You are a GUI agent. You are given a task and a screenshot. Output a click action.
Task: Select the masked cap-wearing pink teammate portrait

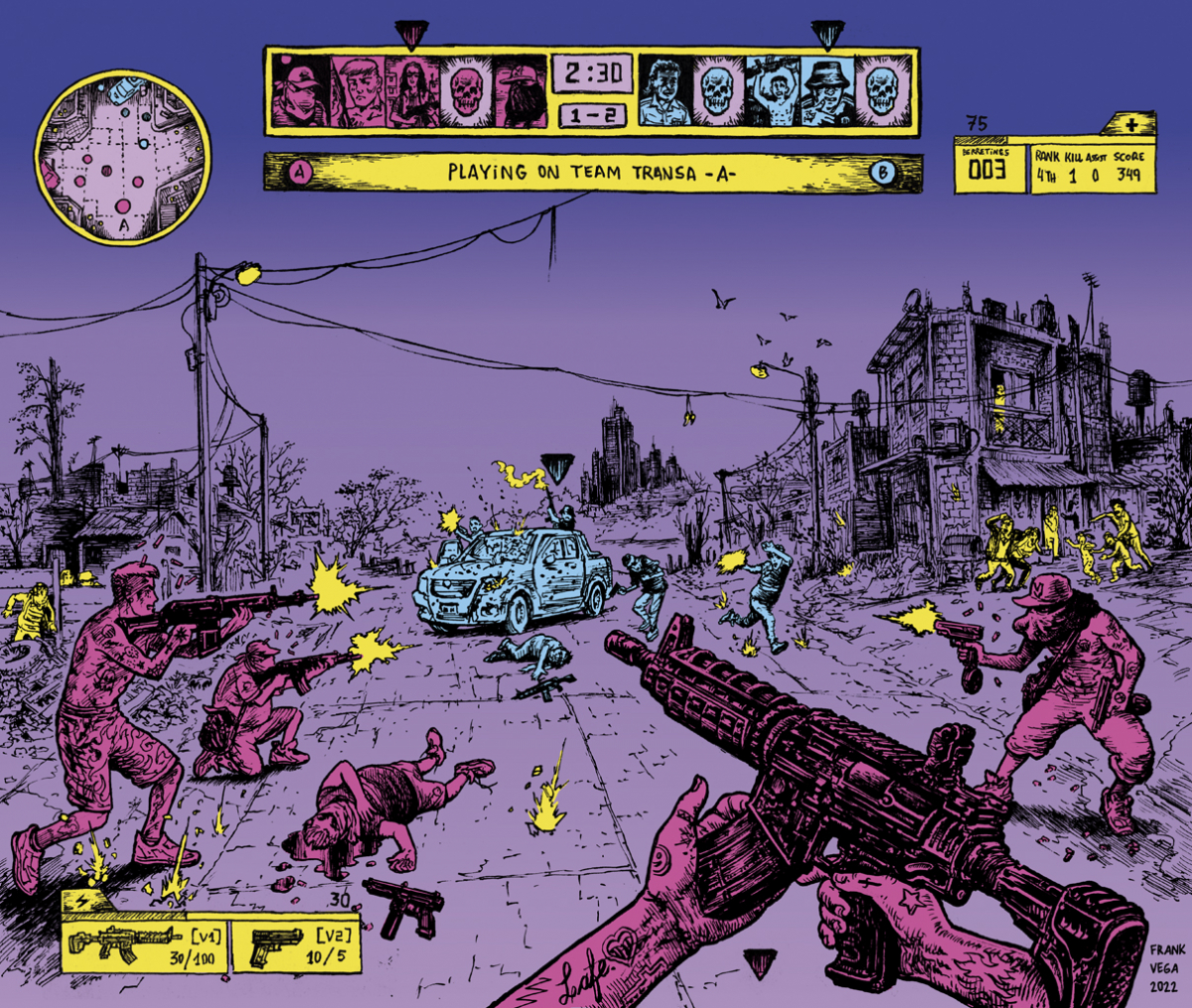(301, 91)
